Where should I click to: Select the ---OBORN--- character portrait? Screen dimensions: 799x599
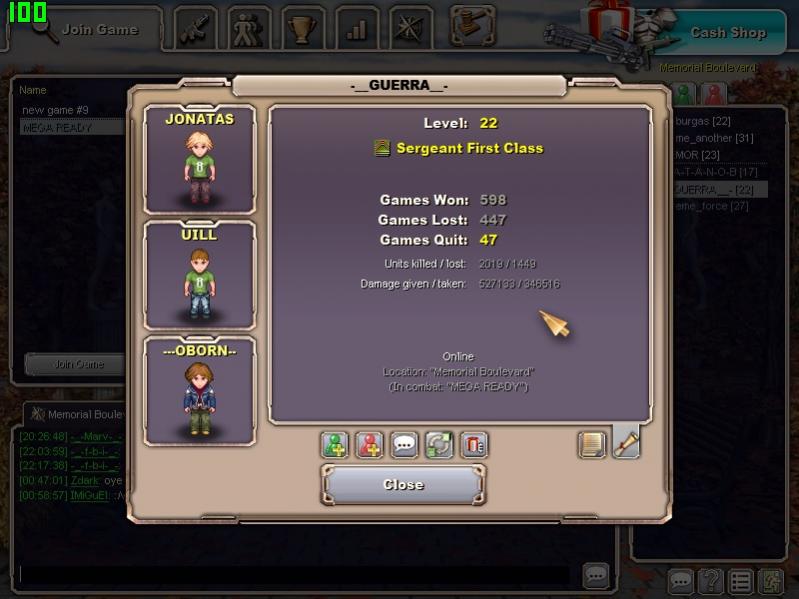[x=200, y=391]
